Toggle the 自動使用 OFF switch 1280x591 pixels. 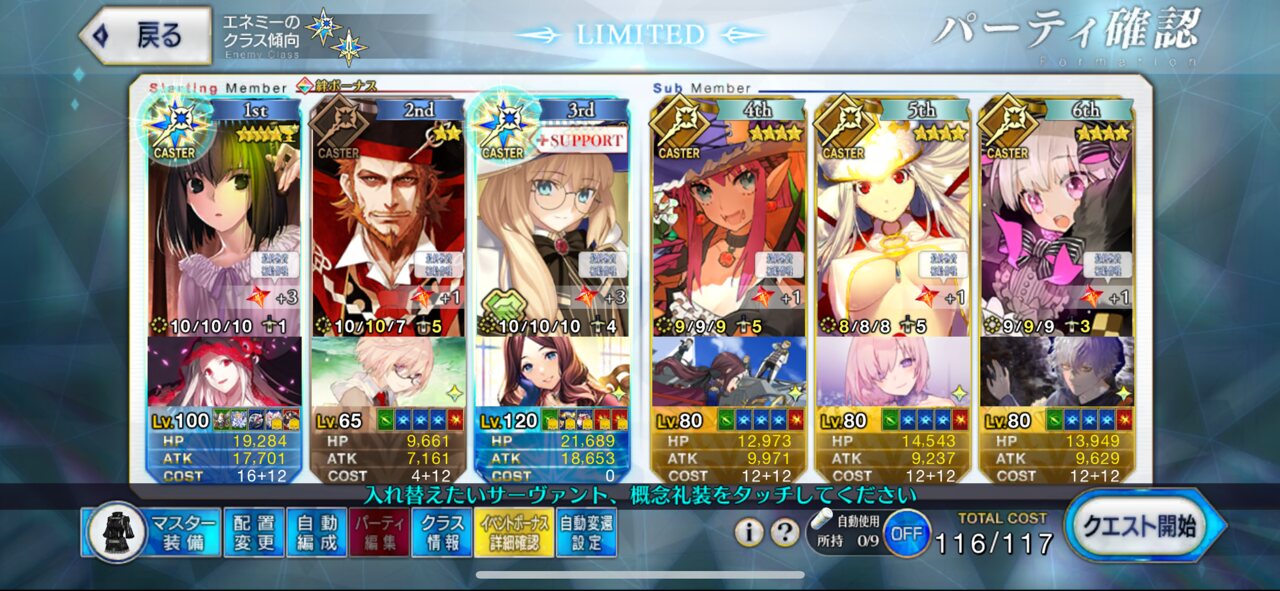coord(905,533)
